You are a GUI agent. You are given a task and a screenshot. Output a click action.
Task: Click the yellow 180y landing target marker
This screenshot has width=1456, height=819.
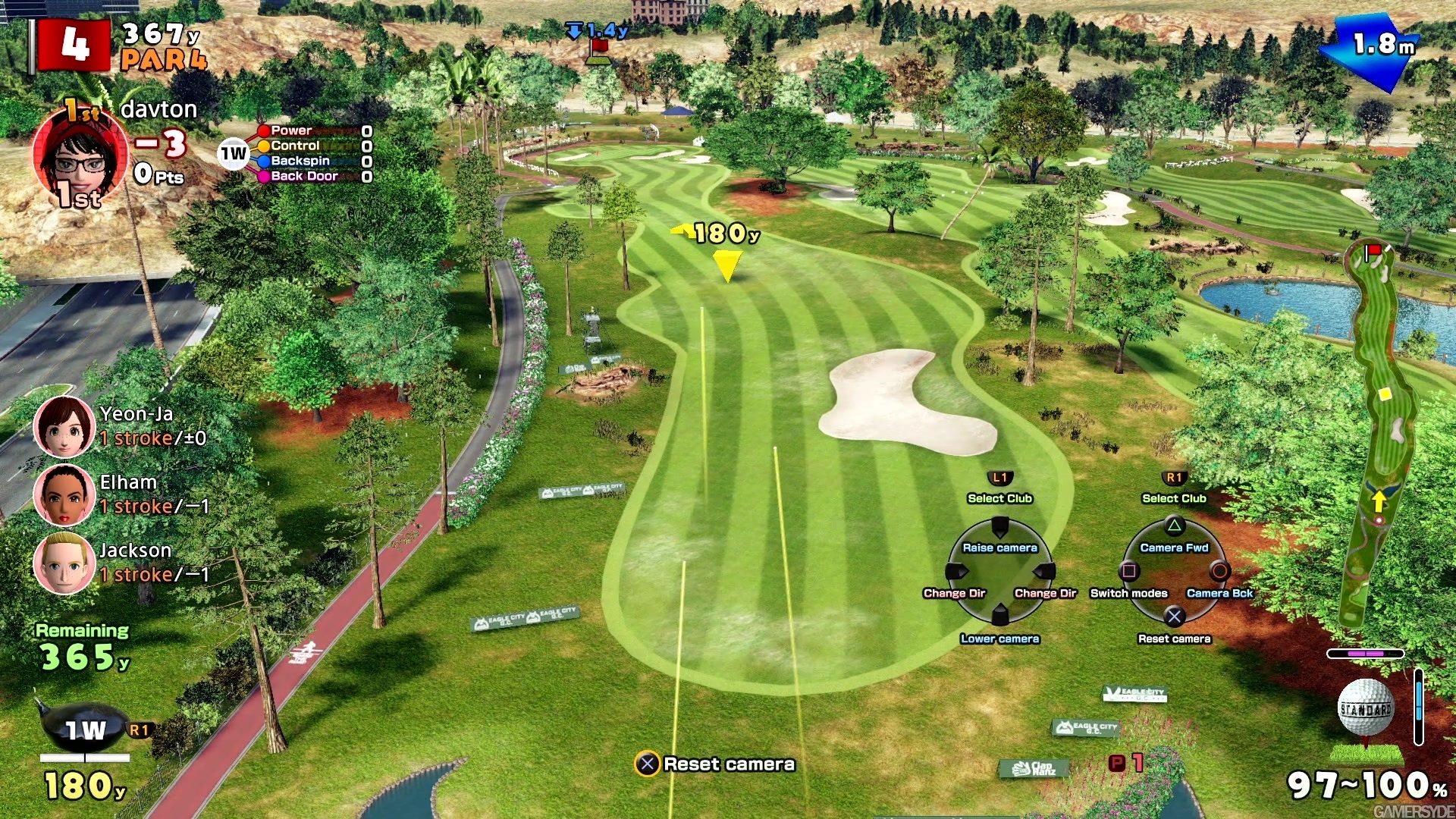point(726,265)
